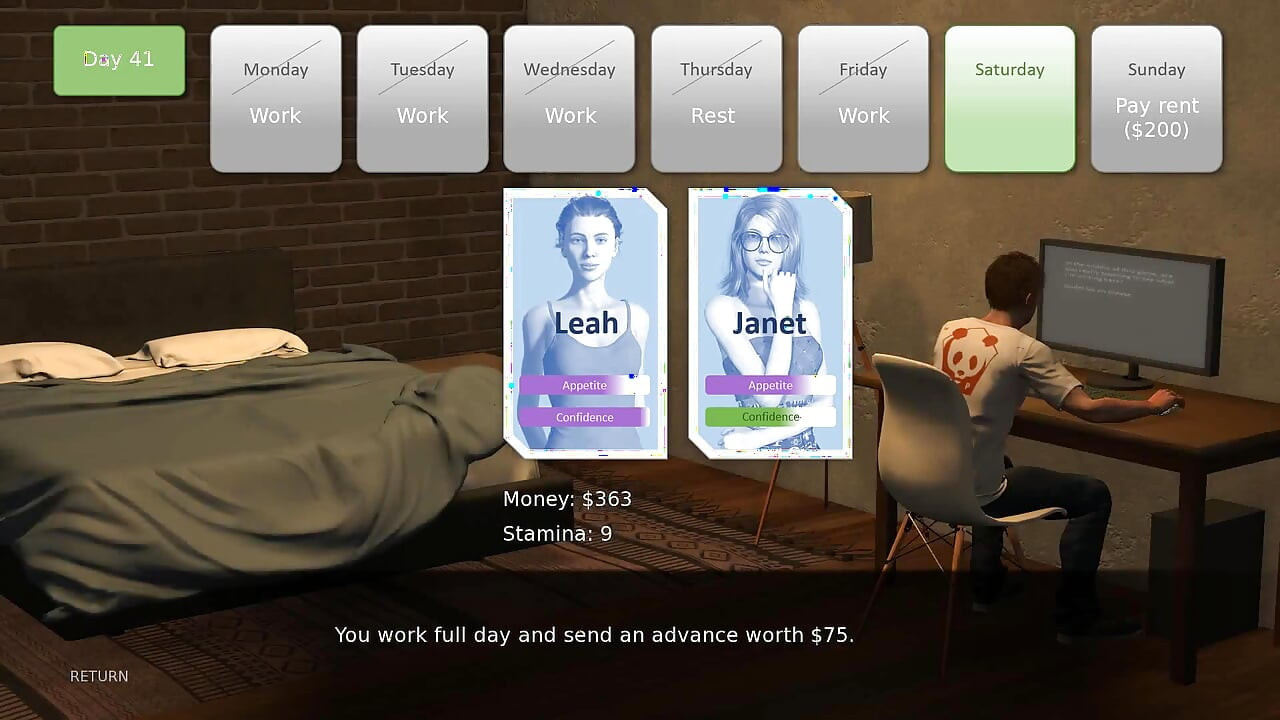Click the RETURN label
1280x720 pixels.
[x=98, y=676]
